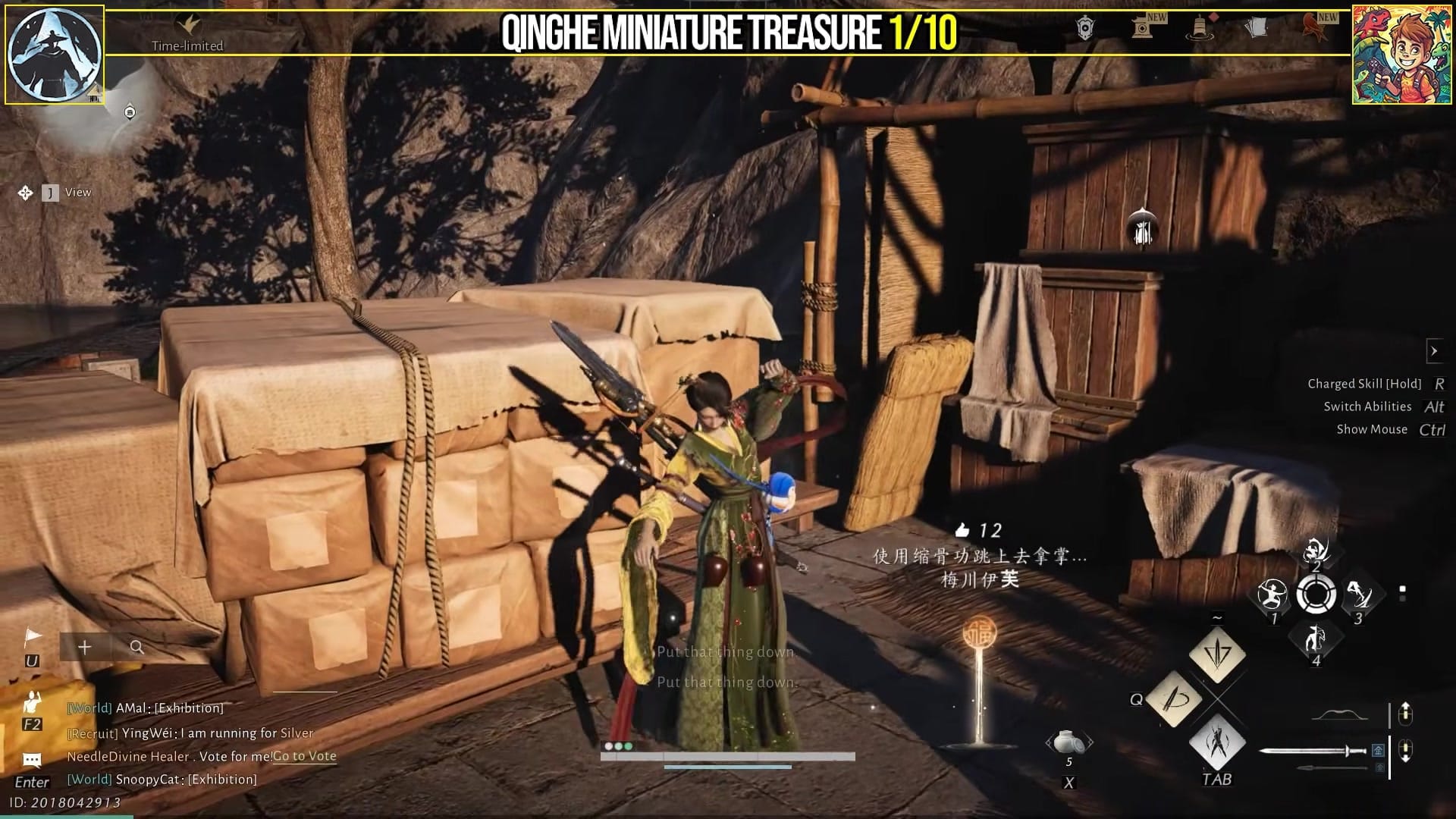The image size is (1456, 819).
Task: Use the Q quick-skill dagger icon
Action: (1174, 699)
